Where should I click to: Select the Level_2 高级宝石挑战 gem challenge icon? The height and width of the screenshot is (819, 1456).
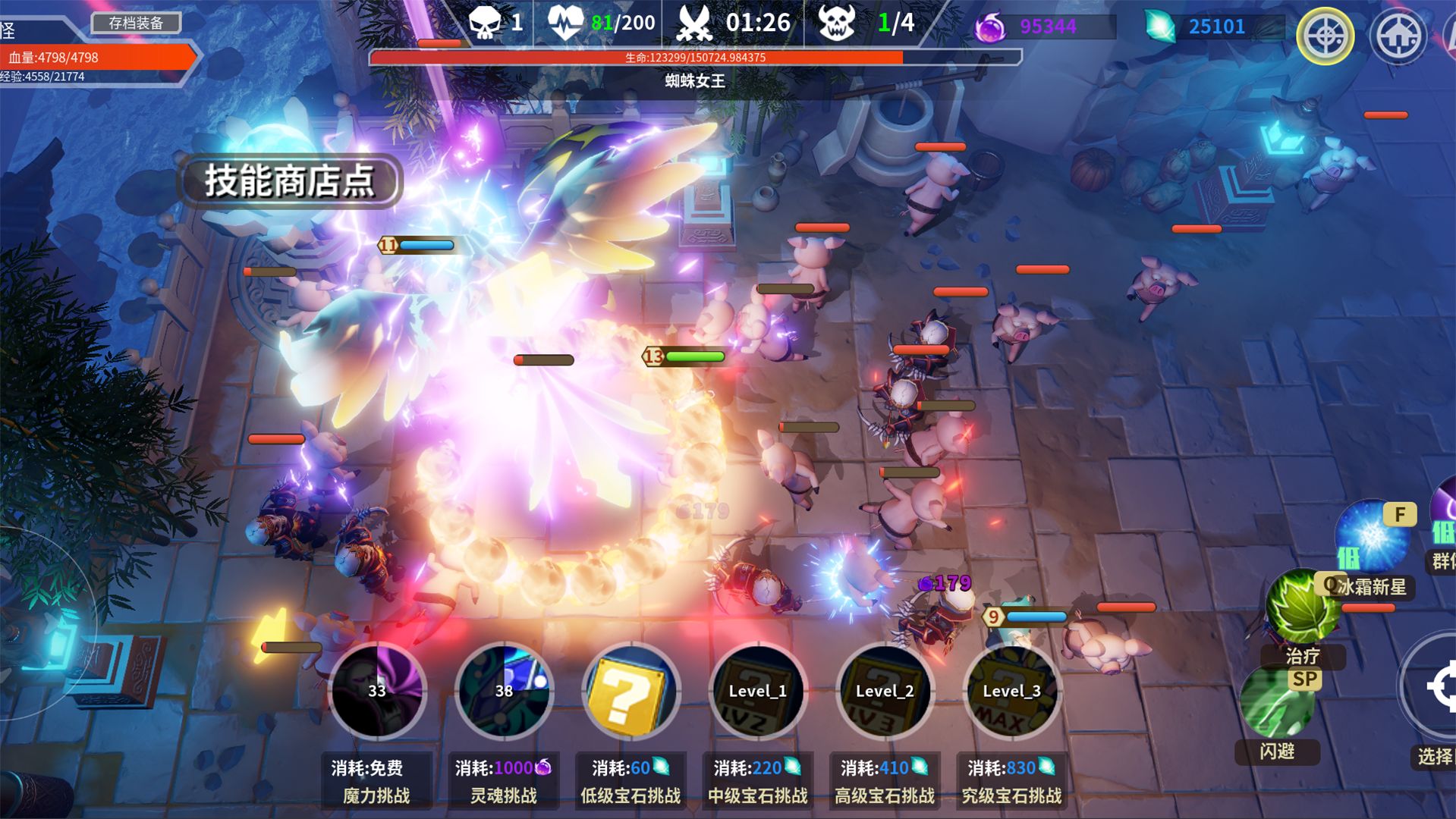[885, 691]
